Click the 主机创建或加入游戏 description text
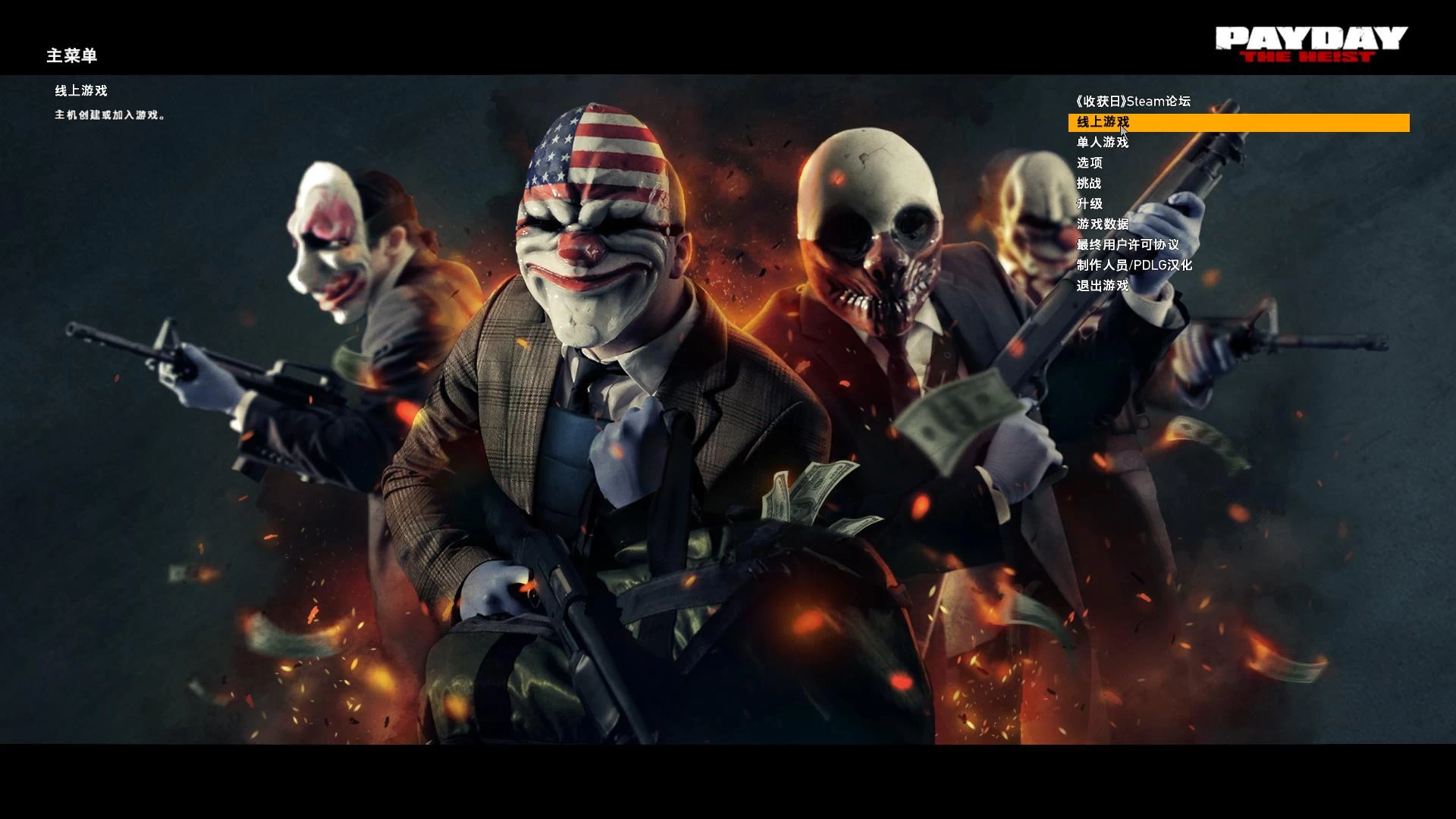Viewport: 1456px width, 819px height. (x=111, y=115)
